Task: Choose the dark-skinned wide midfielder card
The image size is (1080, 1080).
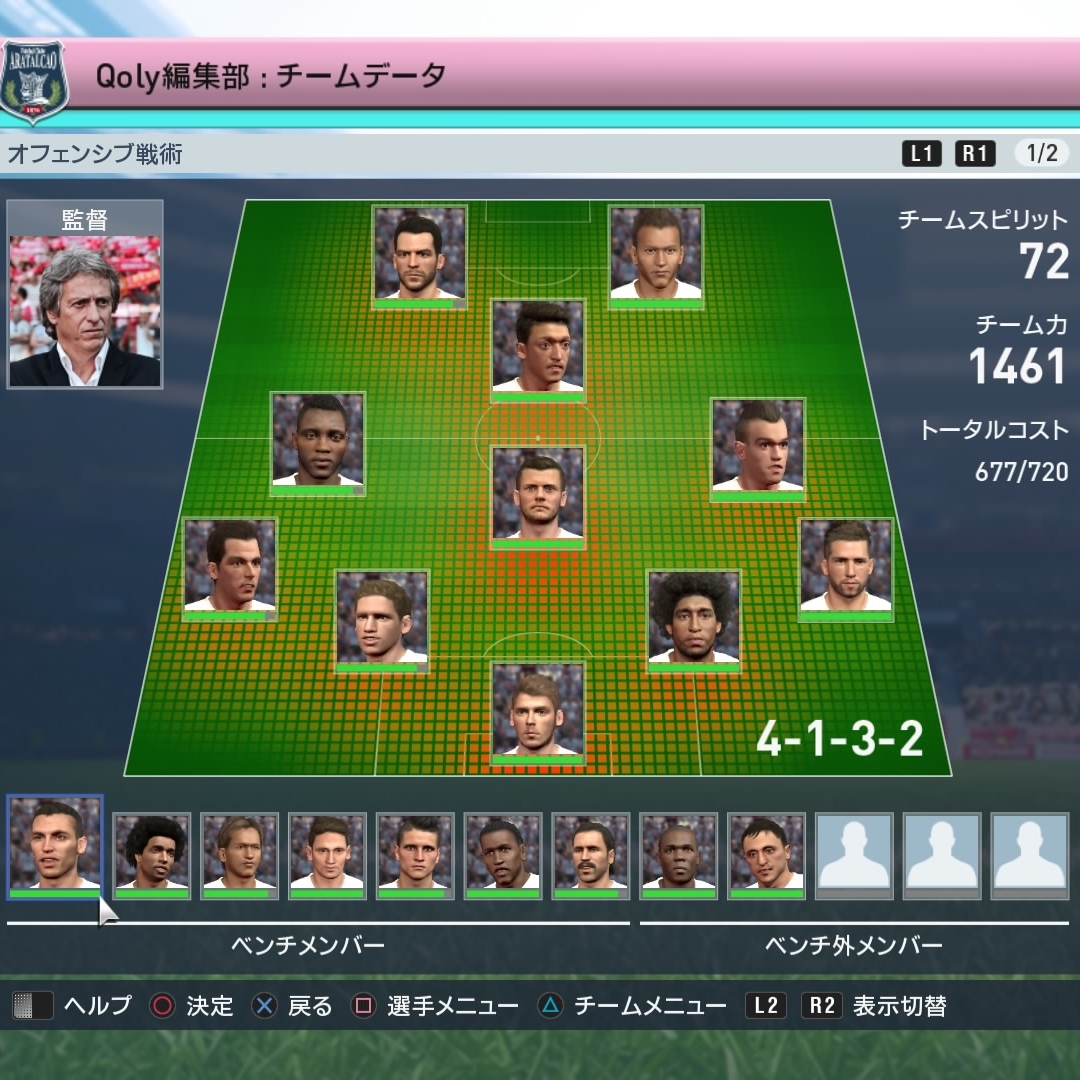Action: [x=318, y=443]
